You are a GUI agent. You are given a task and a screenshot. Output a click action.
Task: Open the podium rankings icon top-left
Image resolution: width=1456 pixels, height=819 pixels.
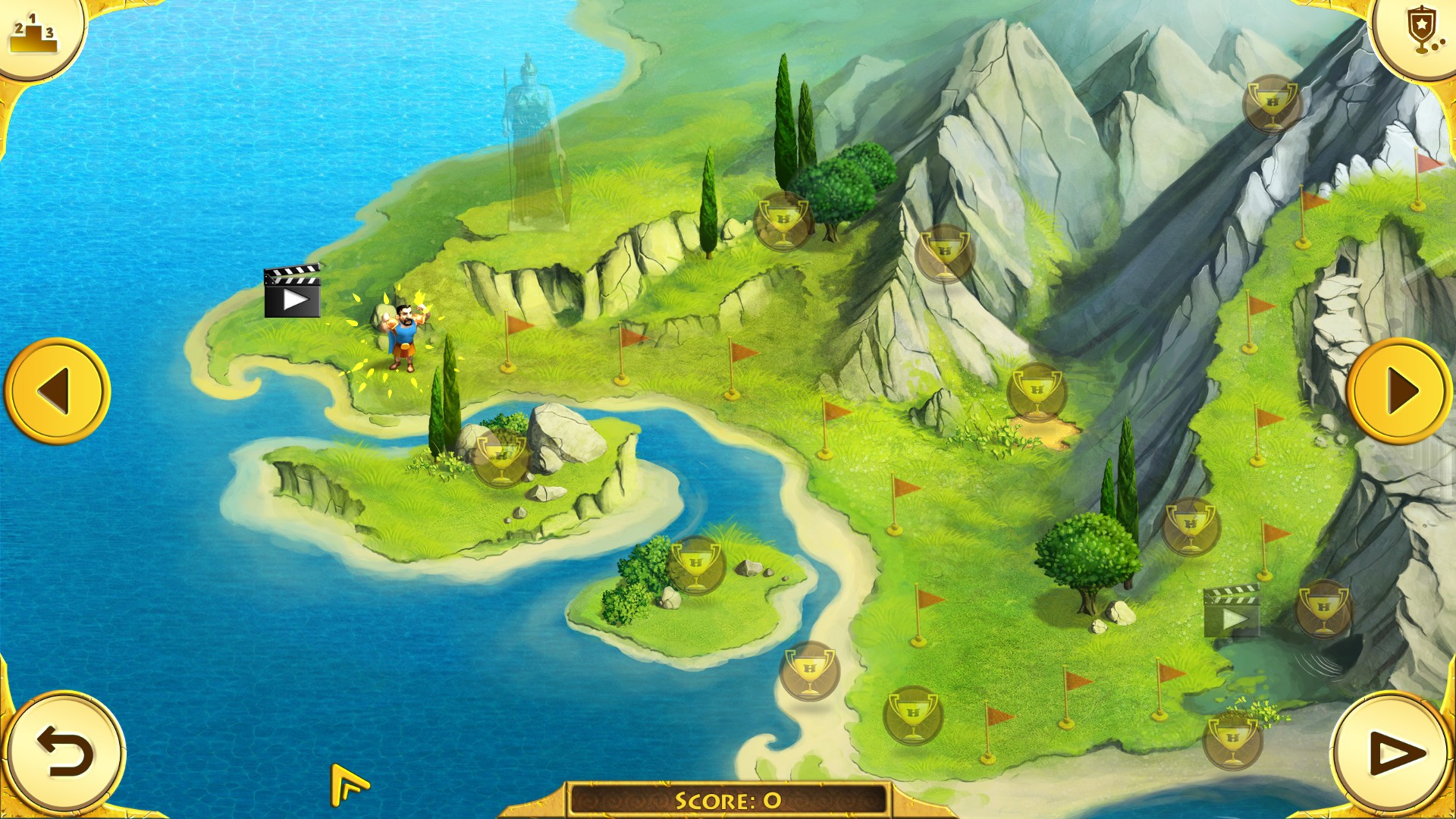pyautogui.click(x=36, y=33)
